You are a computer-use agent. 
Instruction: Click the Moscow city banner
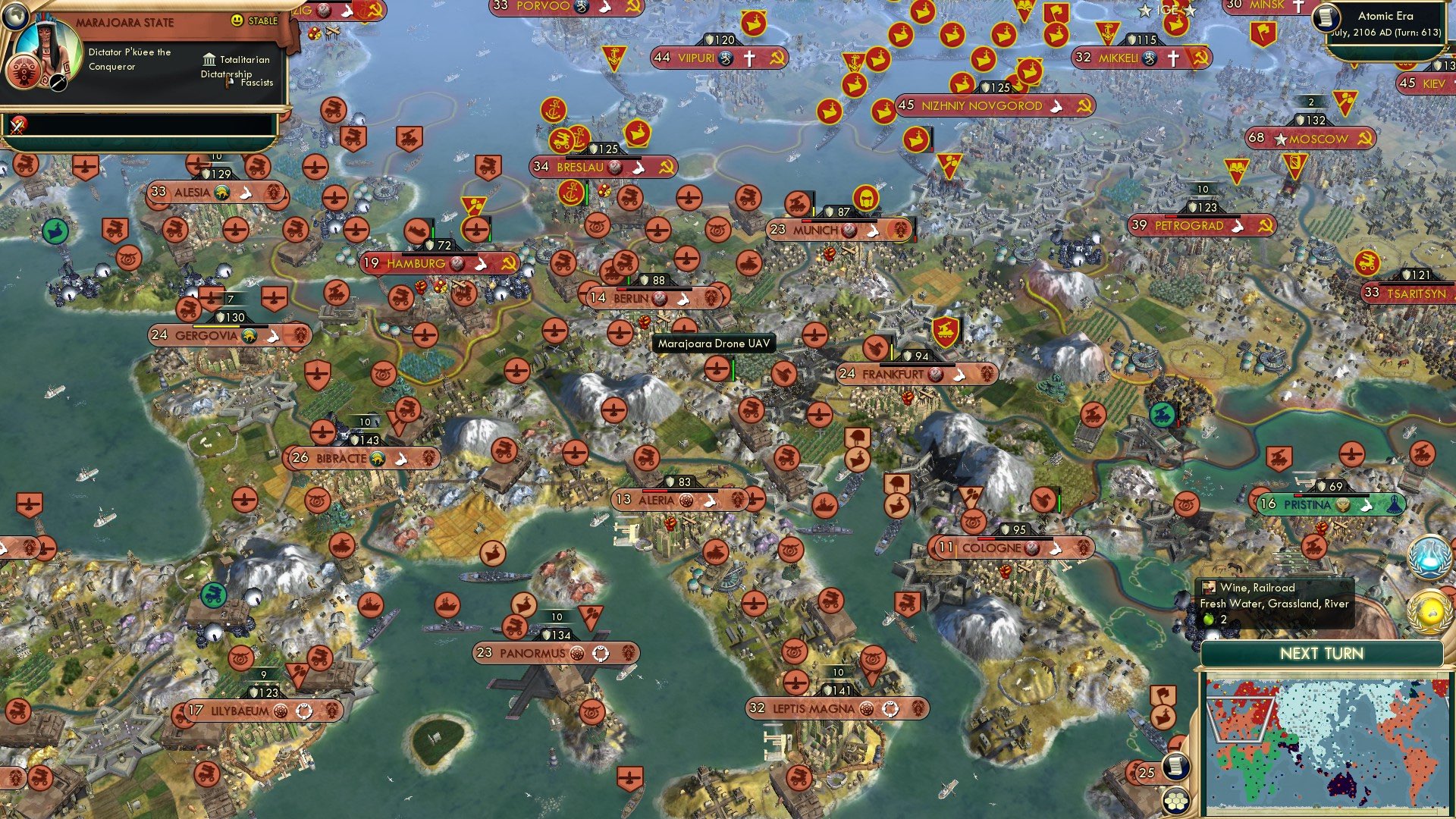point(1316,139)
